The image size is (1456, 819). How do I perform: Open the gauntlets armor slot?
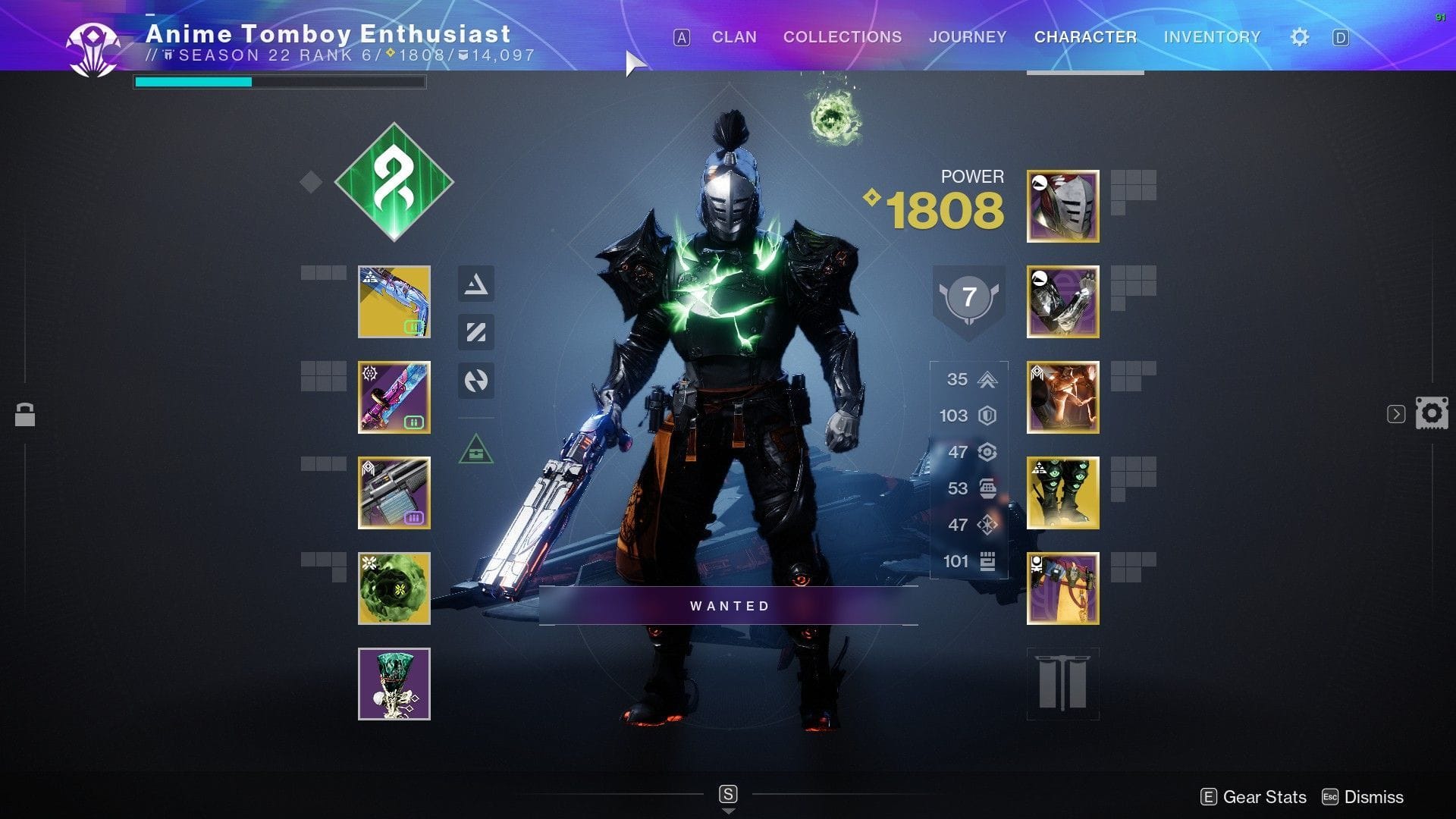(1062, 301)
